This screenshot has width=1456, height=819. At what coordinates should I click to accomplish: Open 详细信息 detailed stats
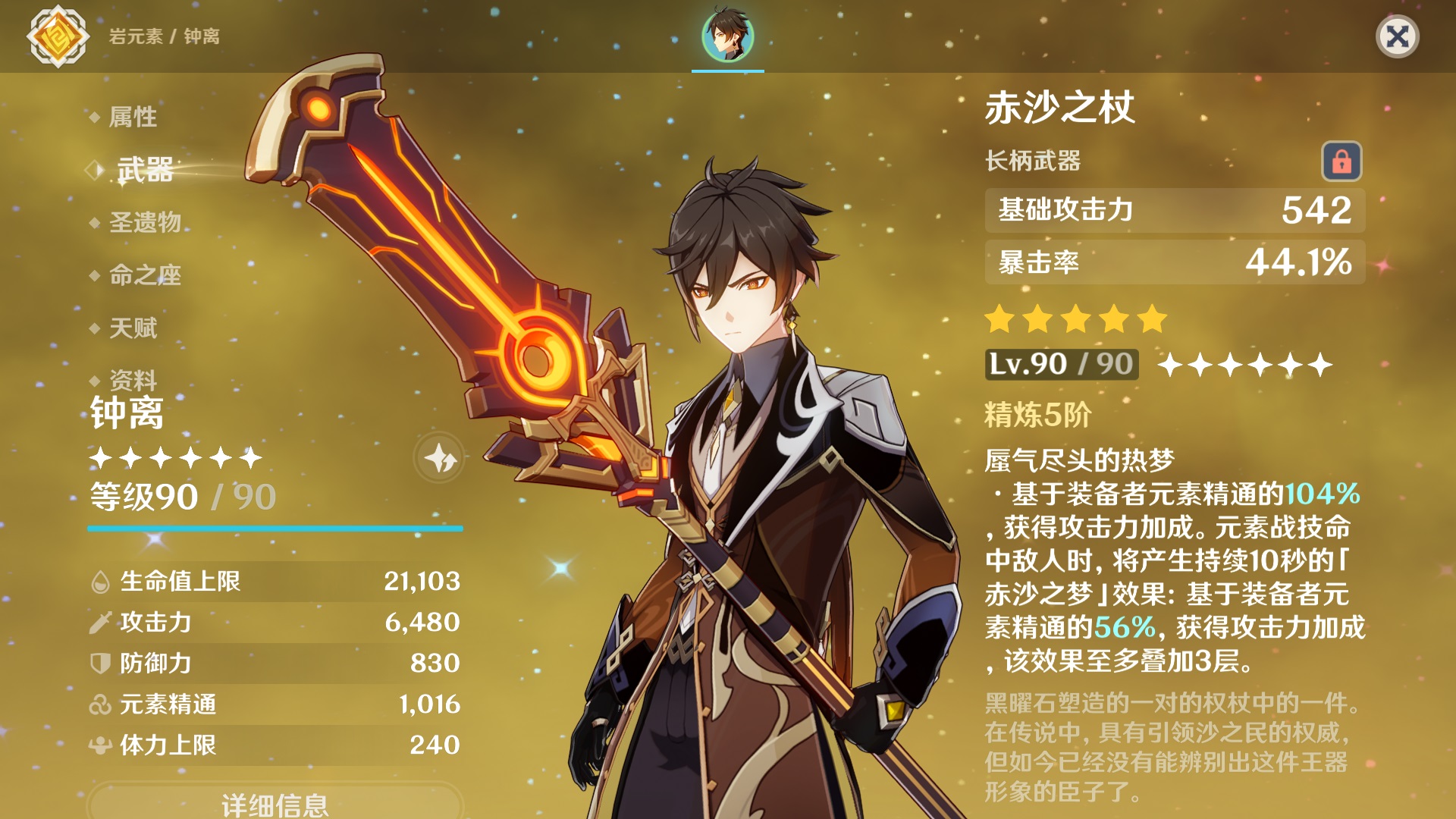pyautogui.click(x=275, y=803)
